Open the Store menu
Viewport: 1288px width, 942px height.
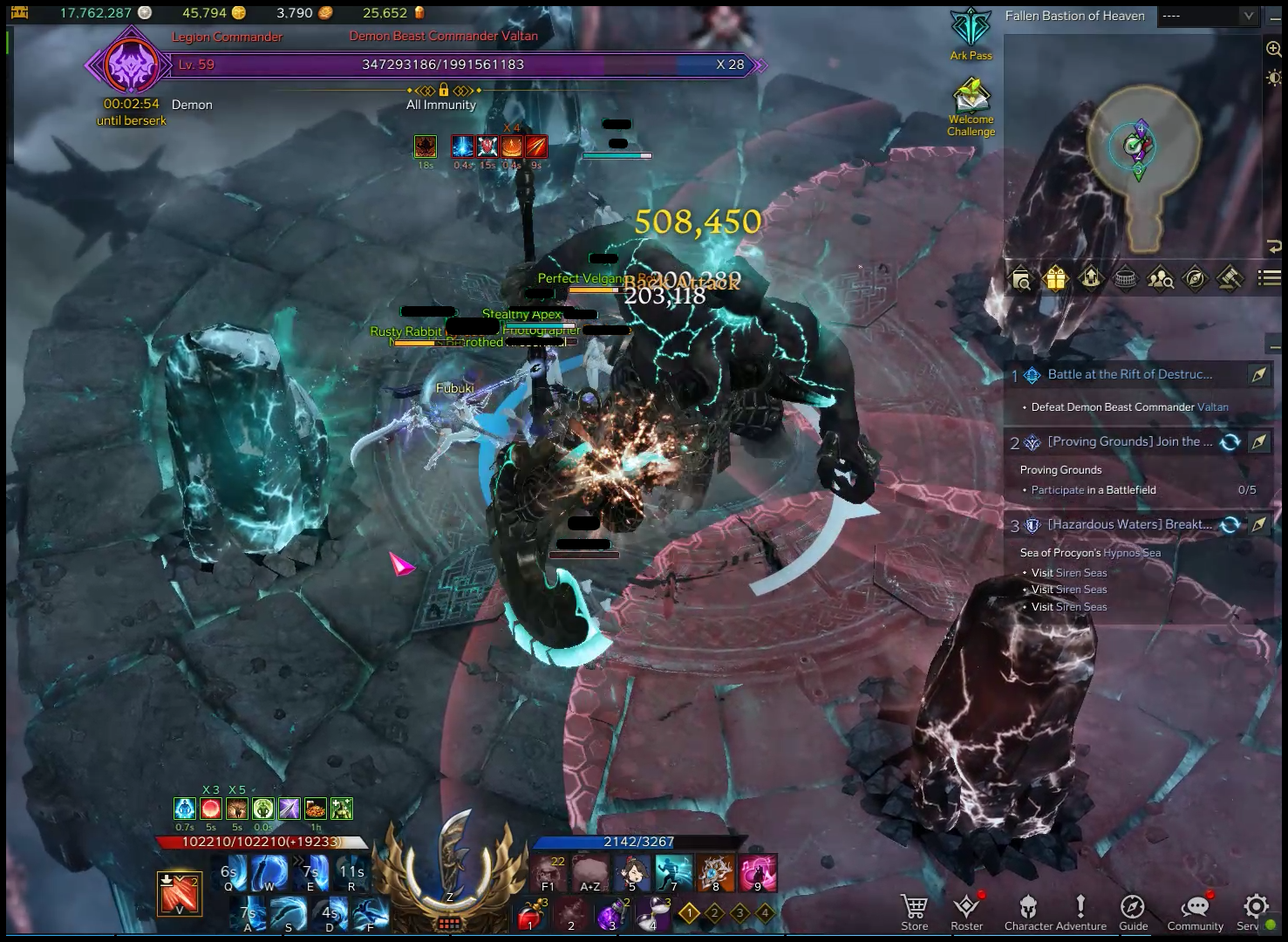tap(914, 911)
